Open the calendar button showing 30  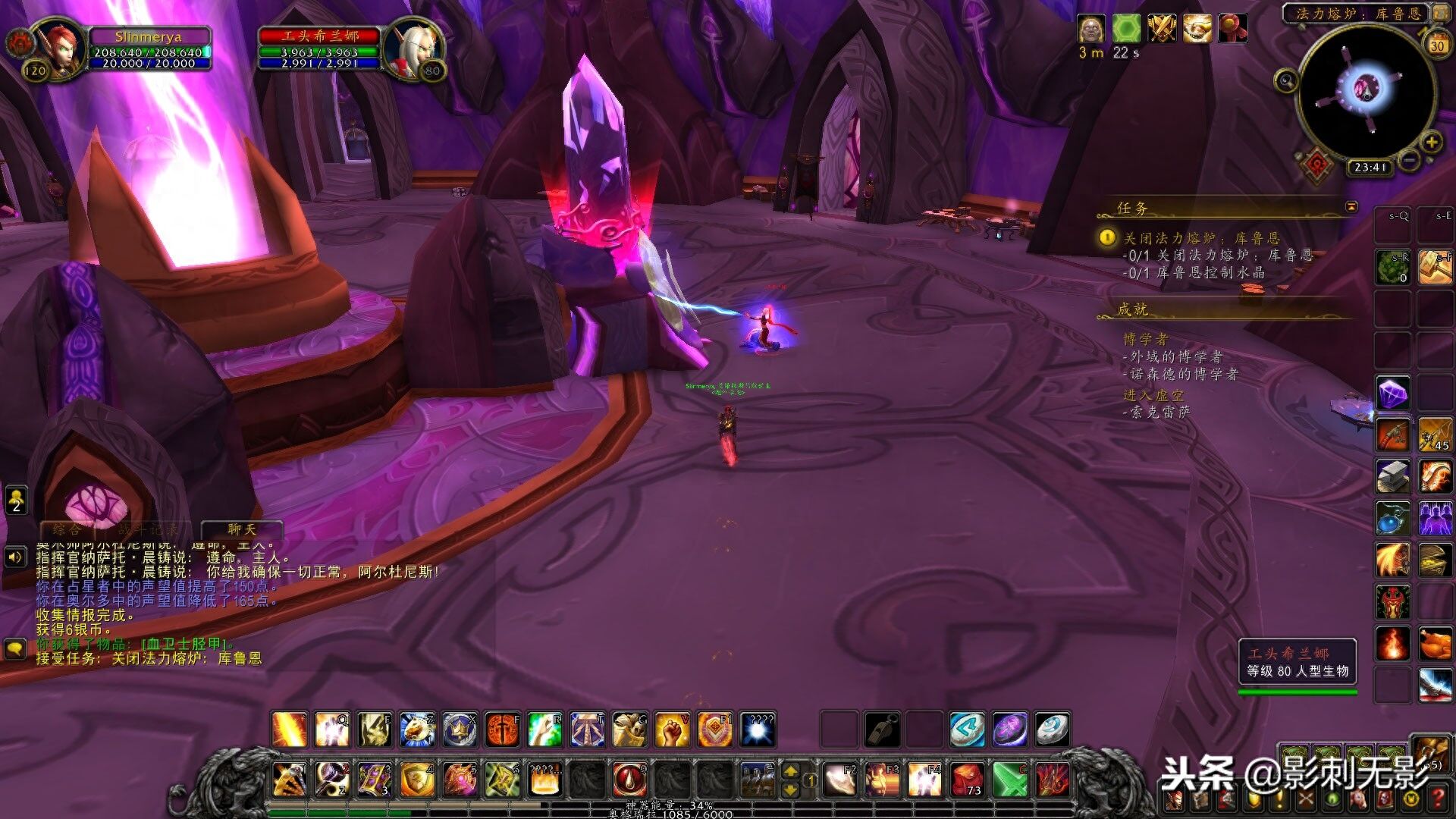(1437, 45)
